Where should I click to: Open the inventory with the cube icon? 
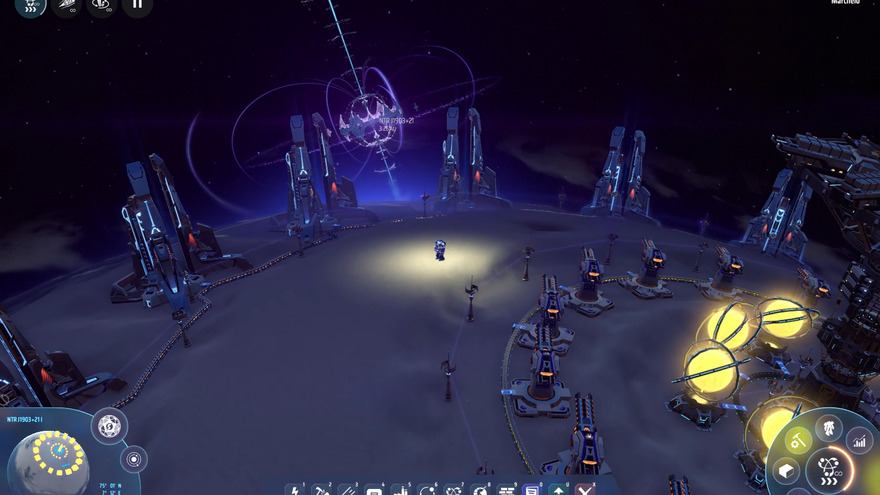click(x=787, y=472)
